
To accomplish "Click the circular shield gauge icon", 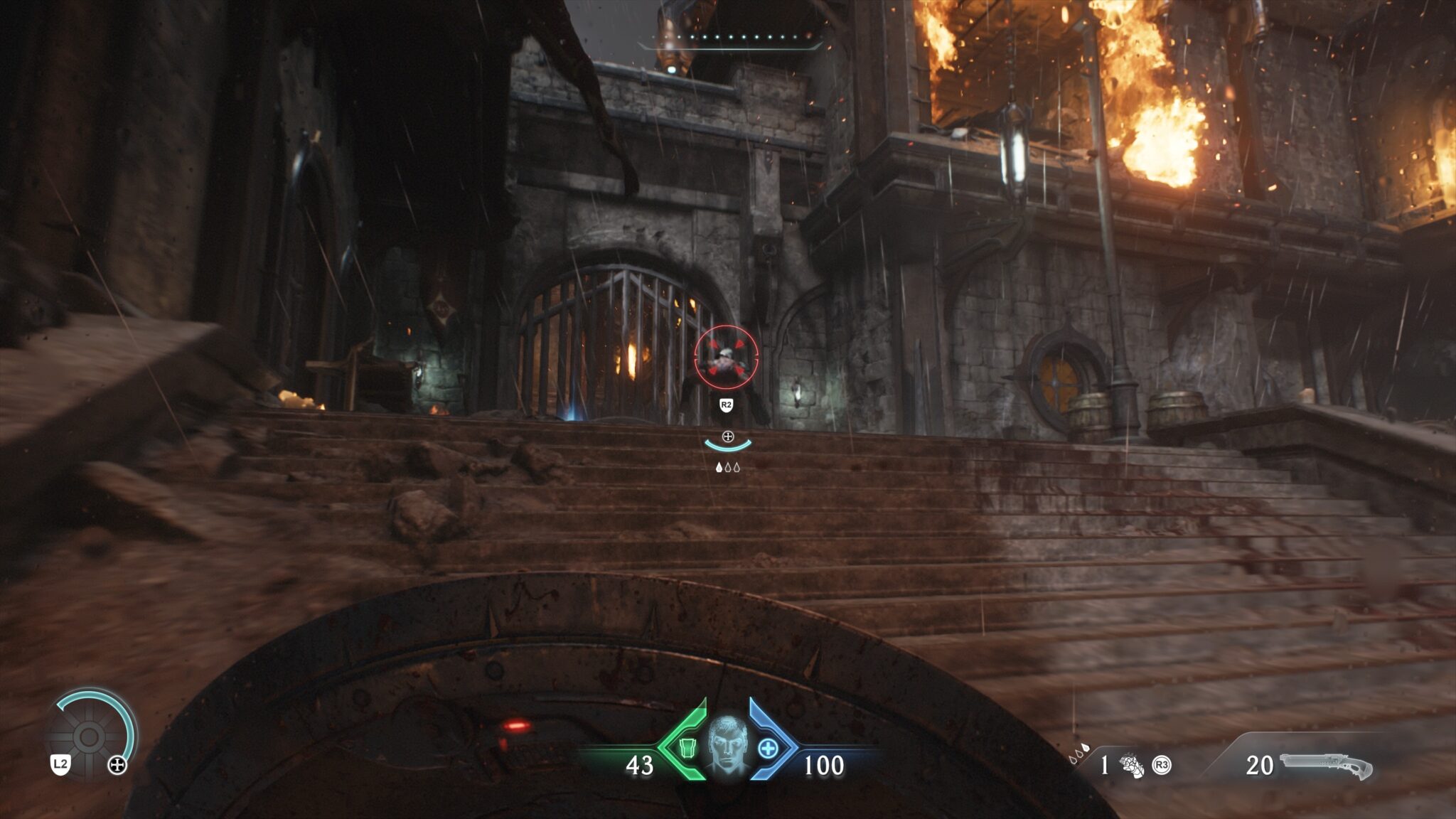I will pyautogui.click(x=90, y=737).
